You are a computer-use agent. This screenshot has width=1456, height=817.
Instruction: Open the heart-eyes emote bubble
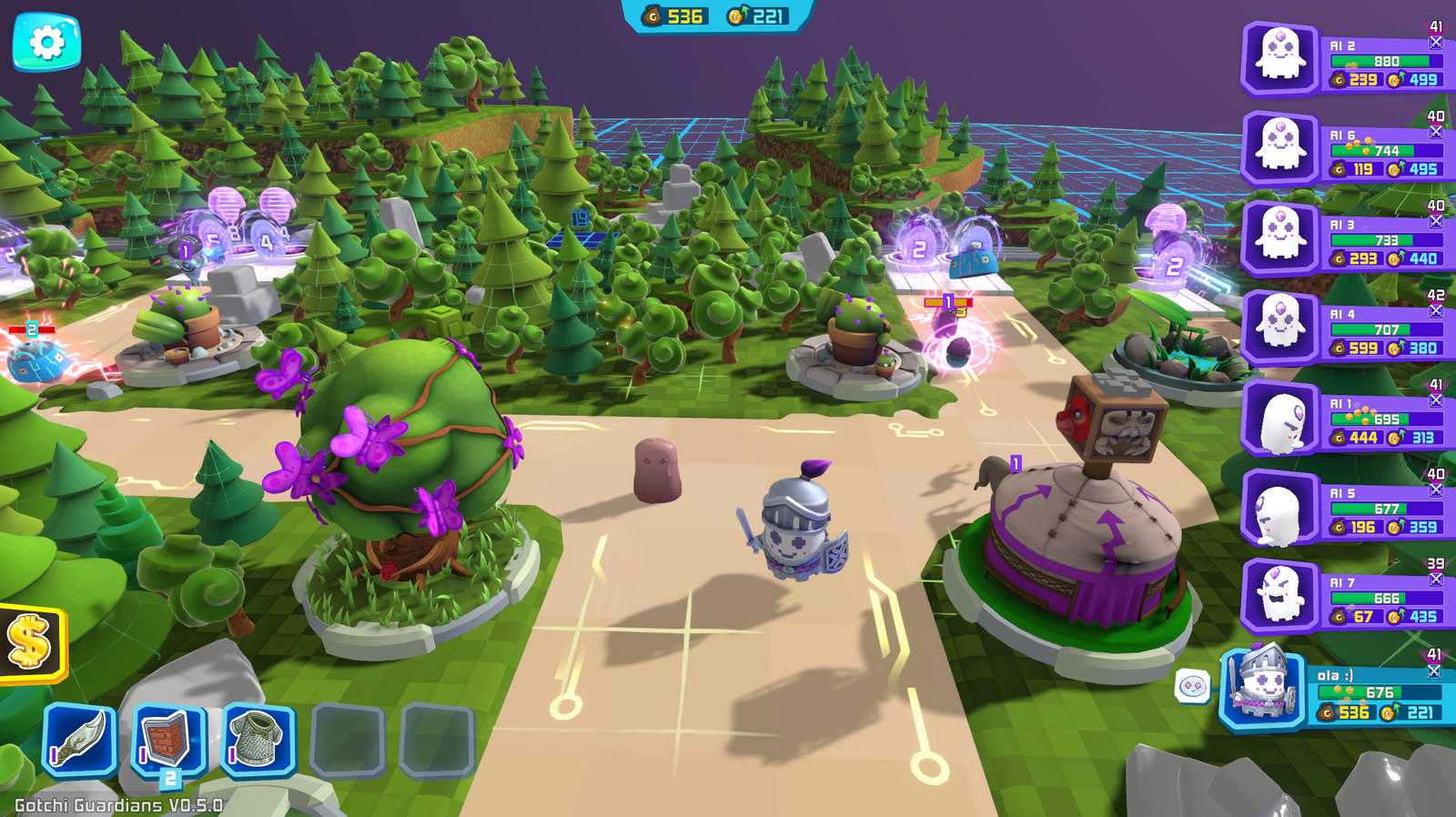pos(1192,686)
